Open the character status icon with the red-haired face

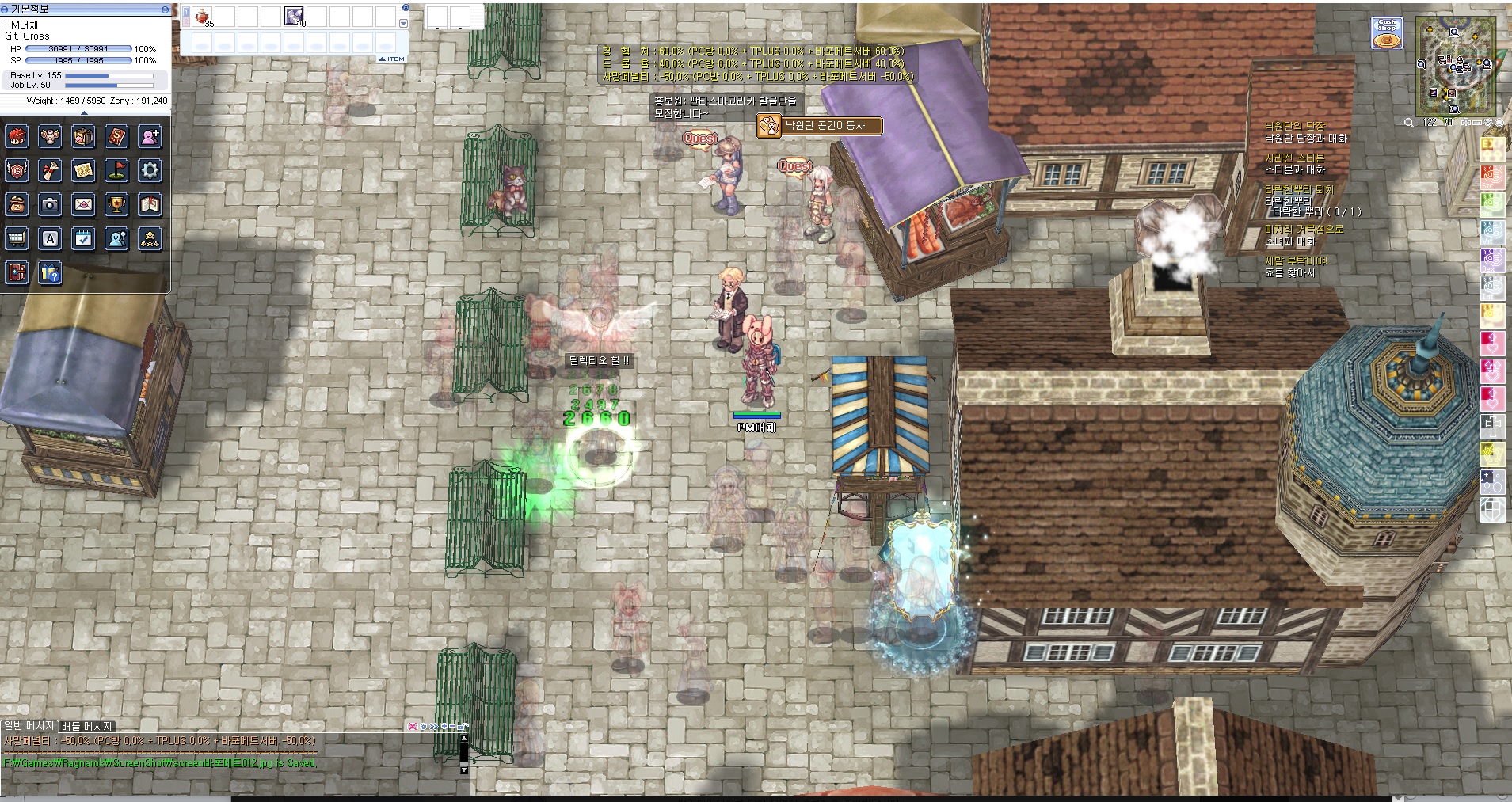(17, 136)
